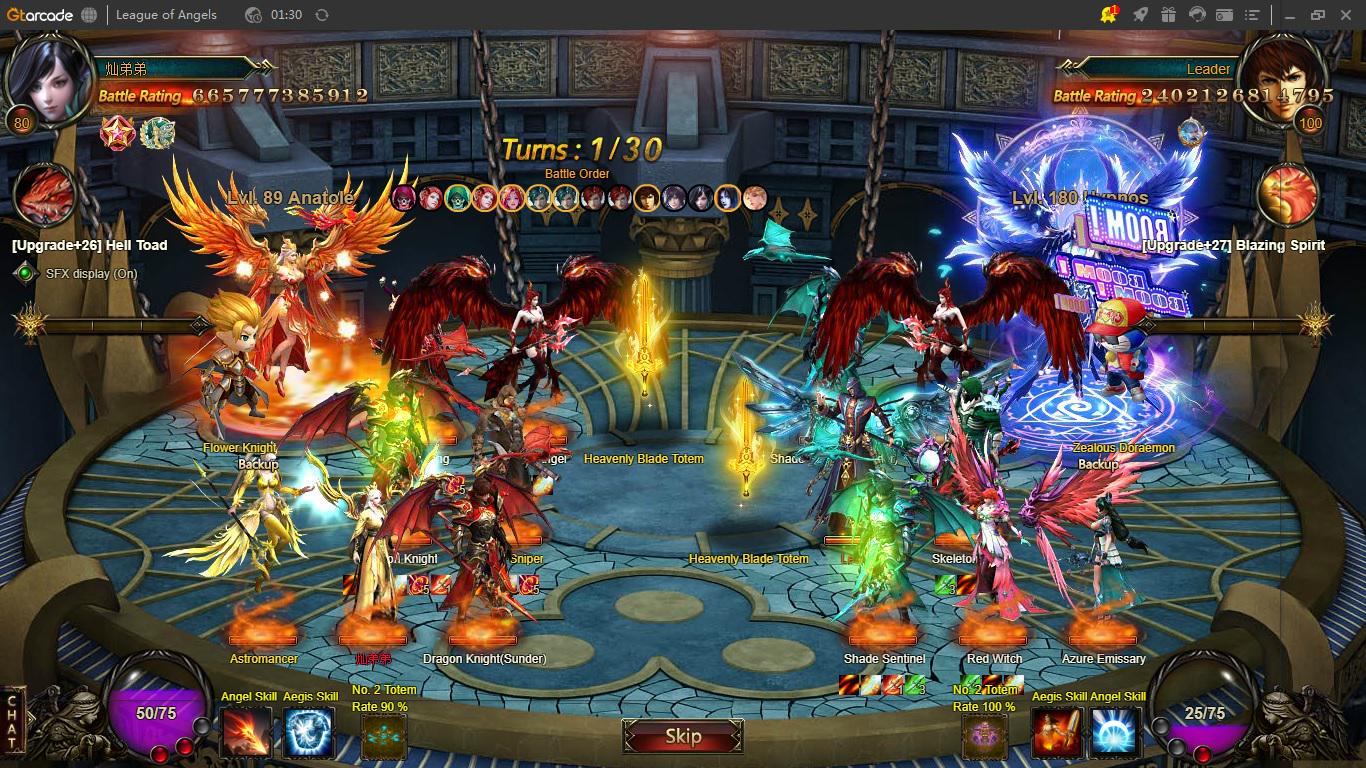Click the player's No. 2 Totem icon
Viewport: 1366px width, 768px height.
tap(384, 737)
